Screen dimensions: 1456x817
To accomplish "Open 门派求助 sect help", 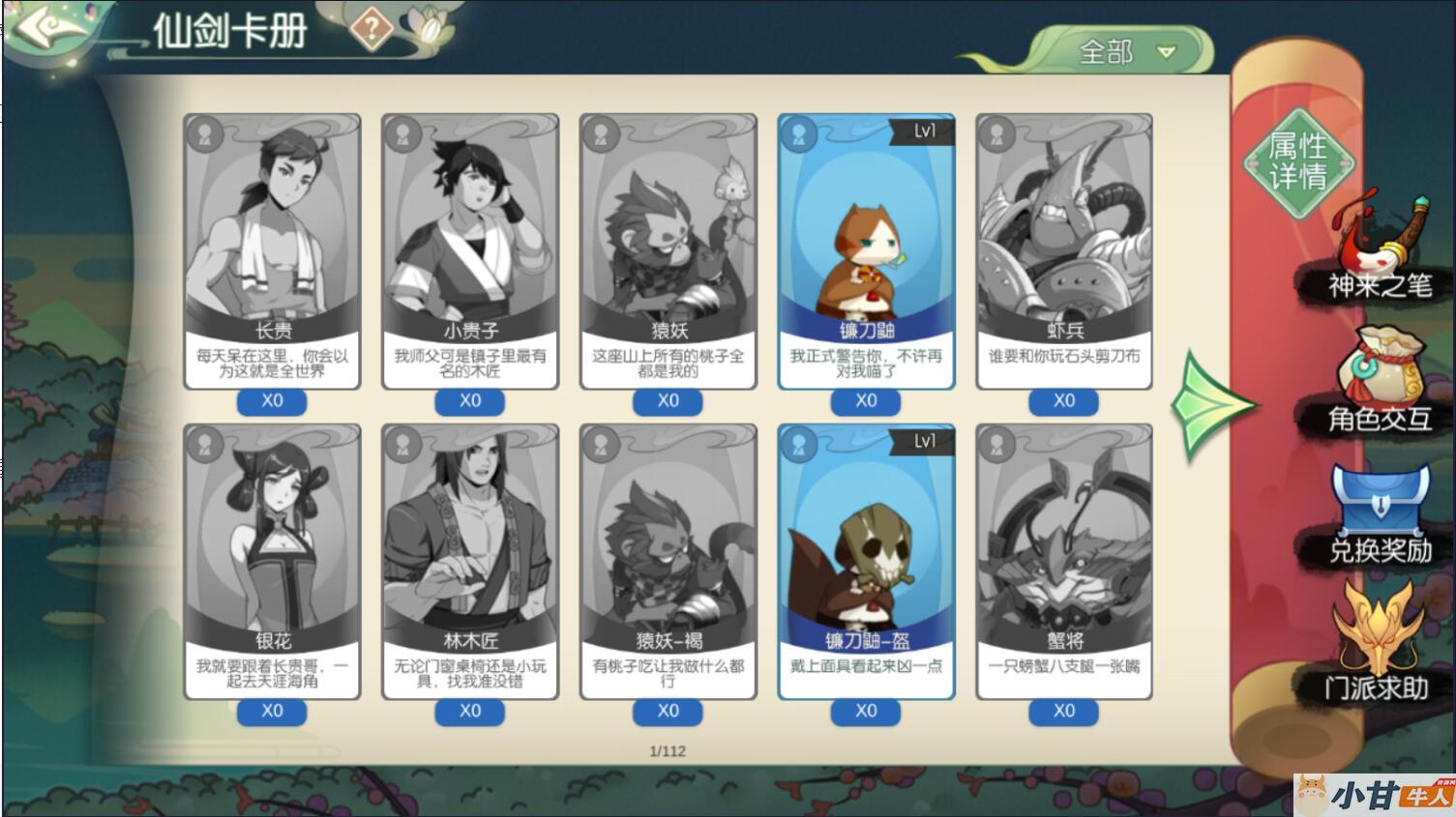I will (x=1378, y=646).
